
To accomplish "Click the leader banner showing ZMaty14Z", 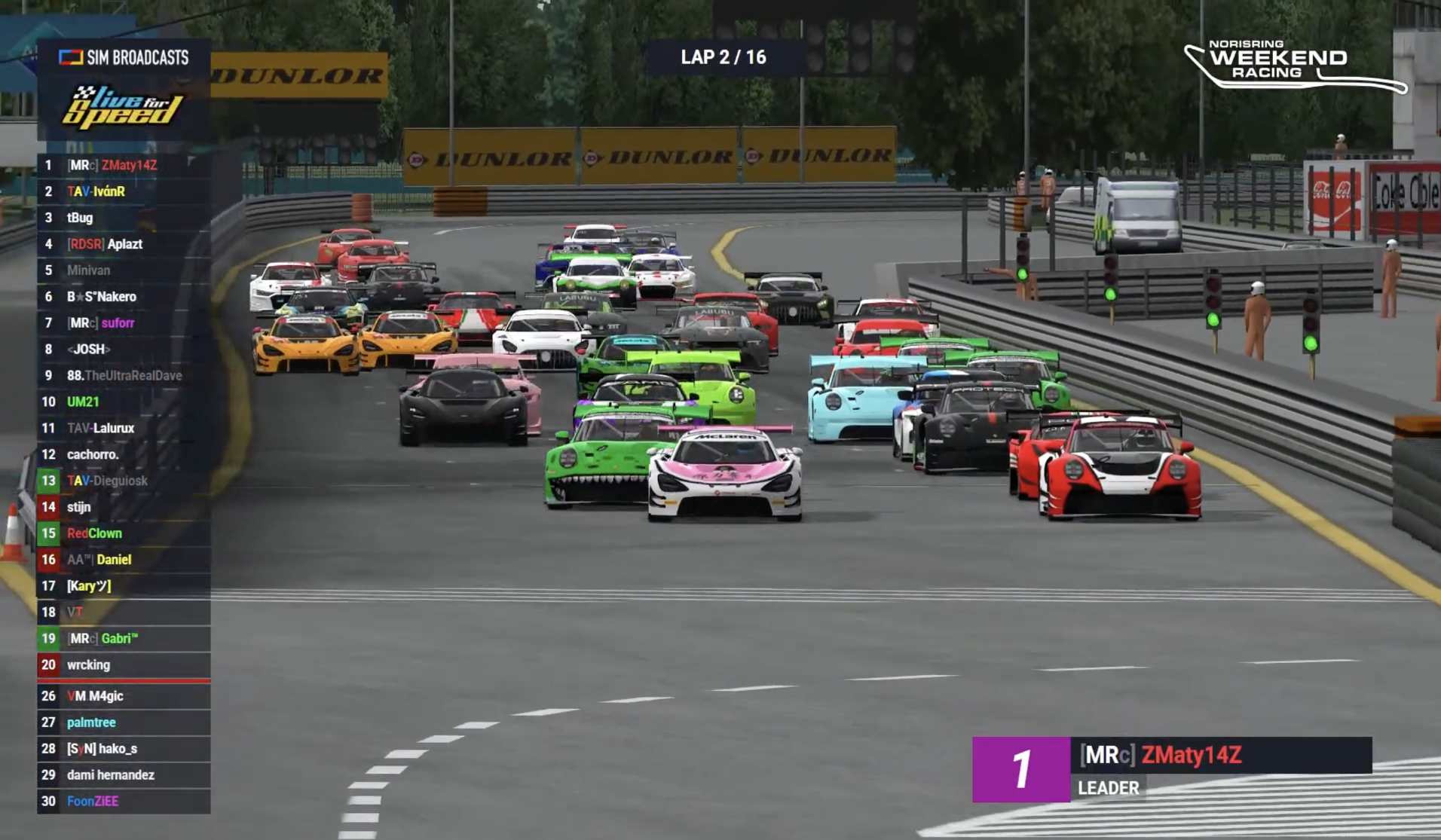I will tap(1171, 768).
